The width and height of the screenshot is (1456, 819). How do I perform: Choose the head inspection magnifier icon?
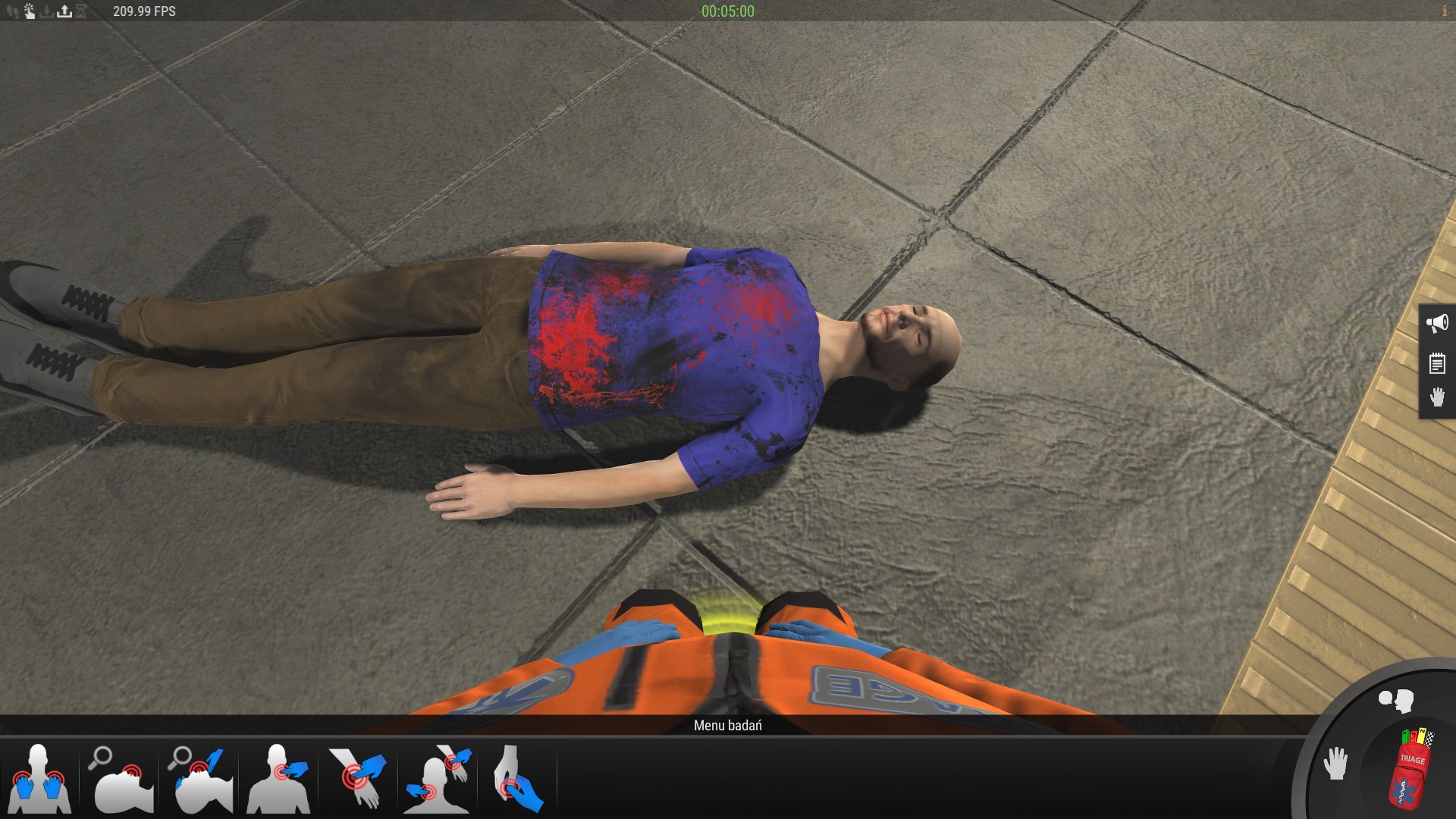tap(121, 779)
